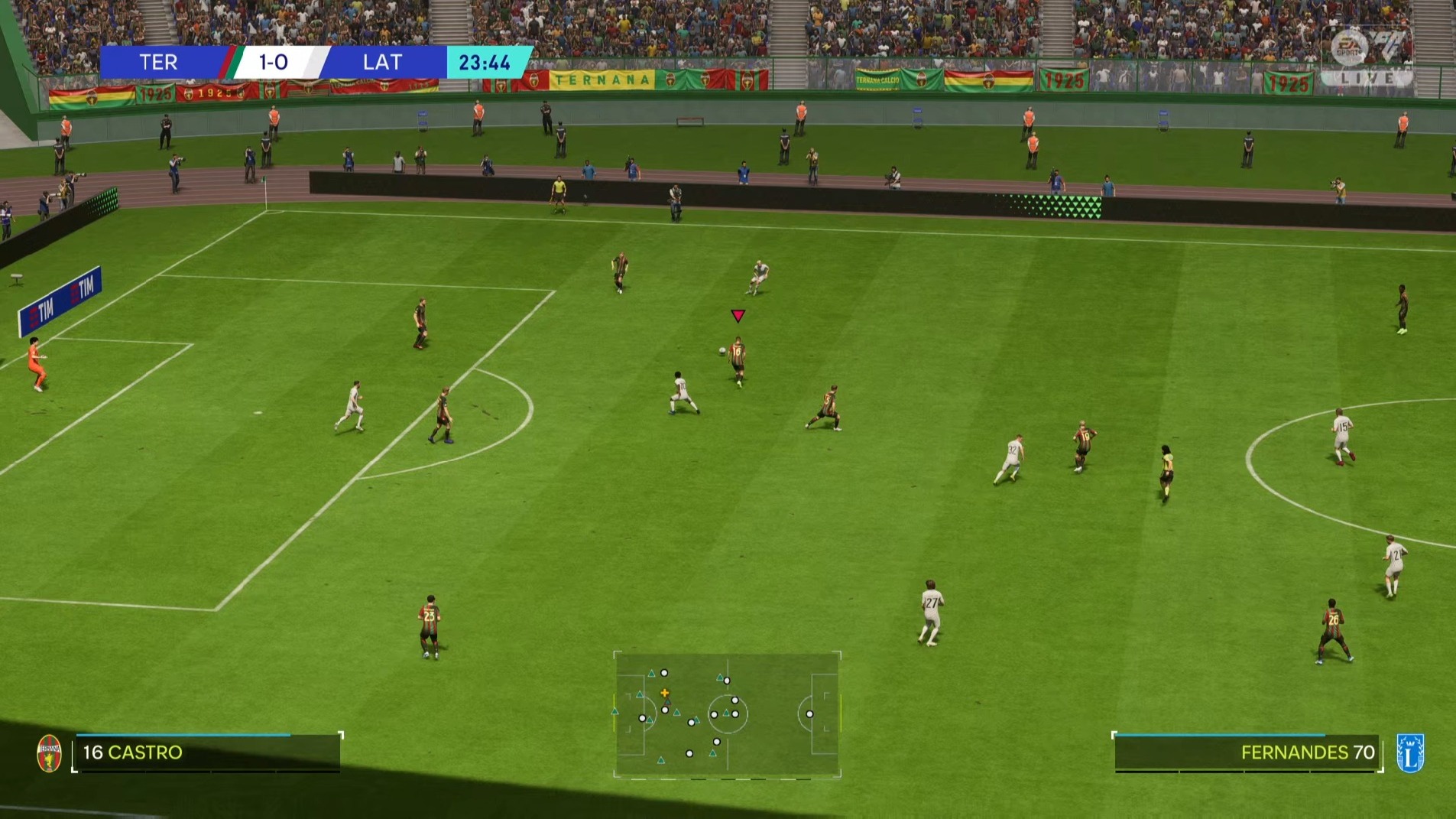
Task: Select the 16 Castro player panel
Action: tap(206, 753)
